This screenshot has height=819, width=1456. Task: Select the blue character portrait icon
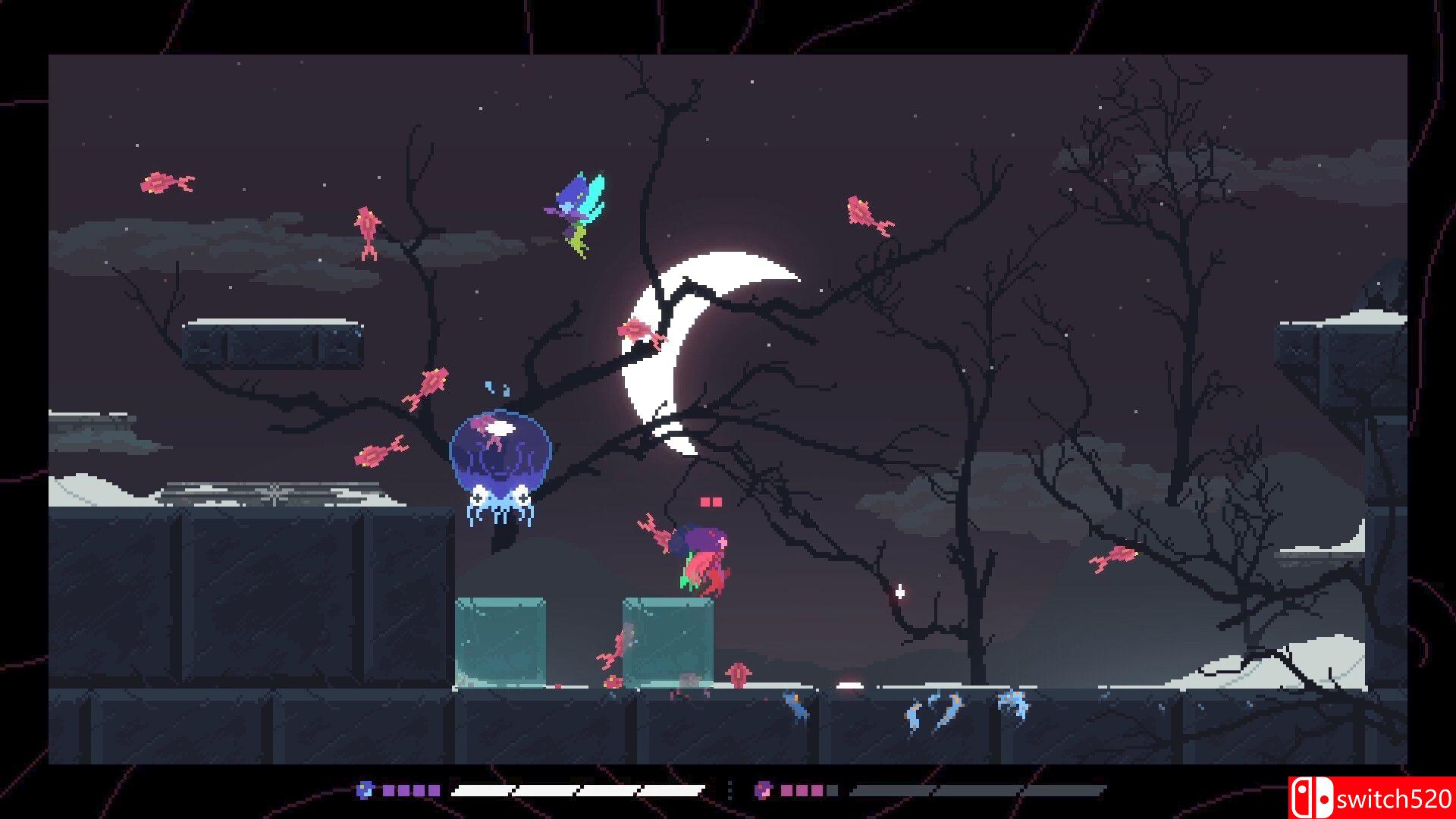pos(365,790)
